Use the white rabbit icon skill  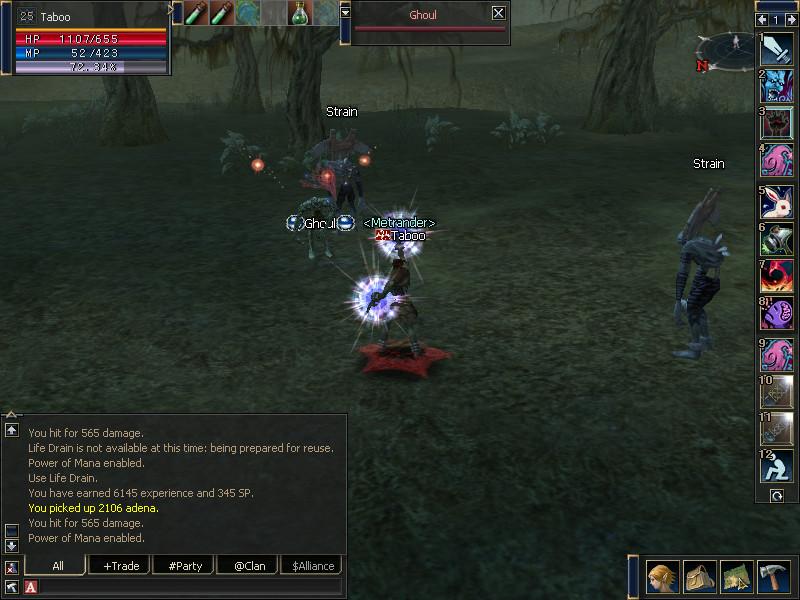(777, 202)
